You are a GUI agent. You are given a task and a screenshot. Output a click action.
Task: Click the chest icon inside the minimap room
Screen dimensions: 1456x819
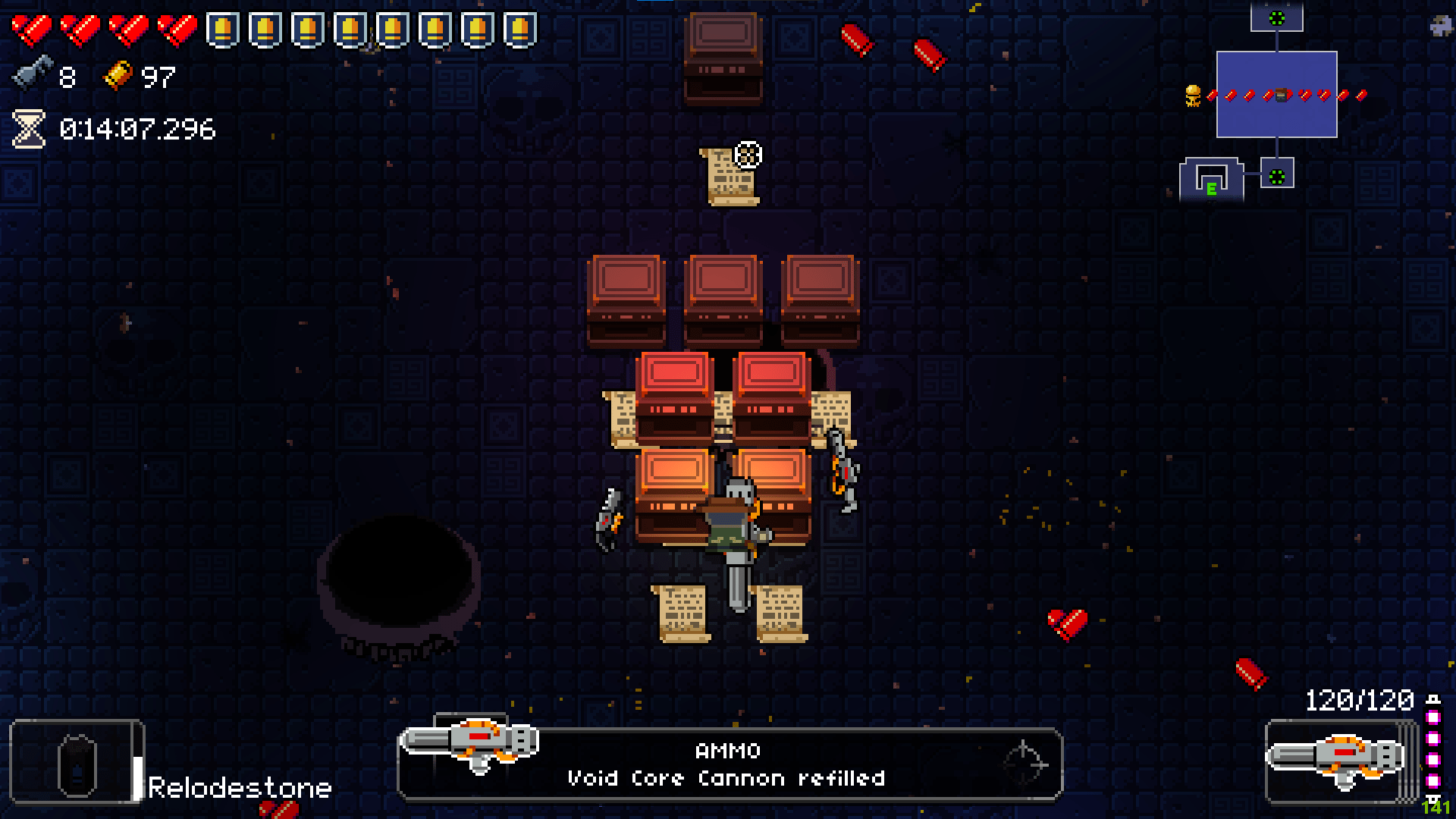click(1281, 97)
